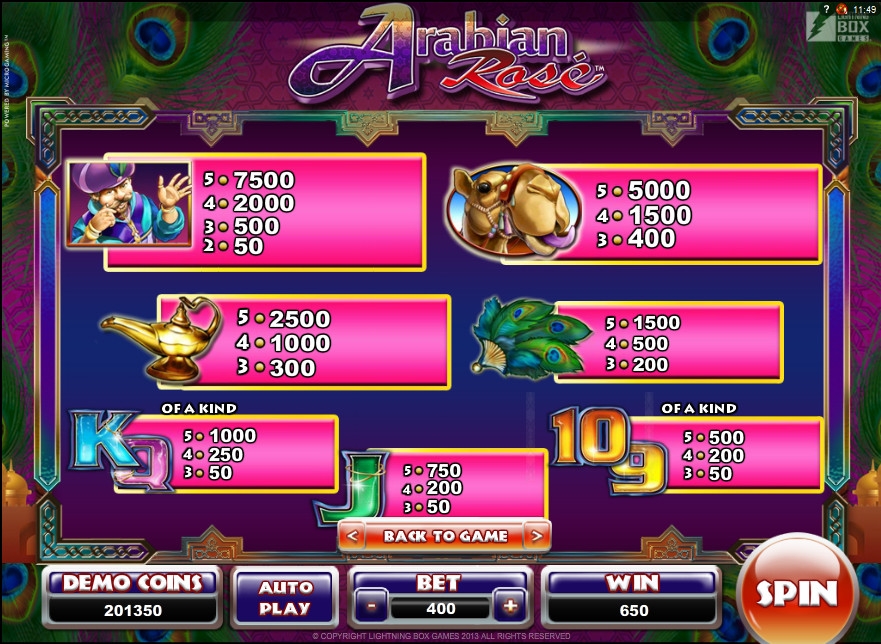The image size is (881, 644).
Task: Increase the bet with the plus button
Action: pyautogui.click(x=510, y=606)
